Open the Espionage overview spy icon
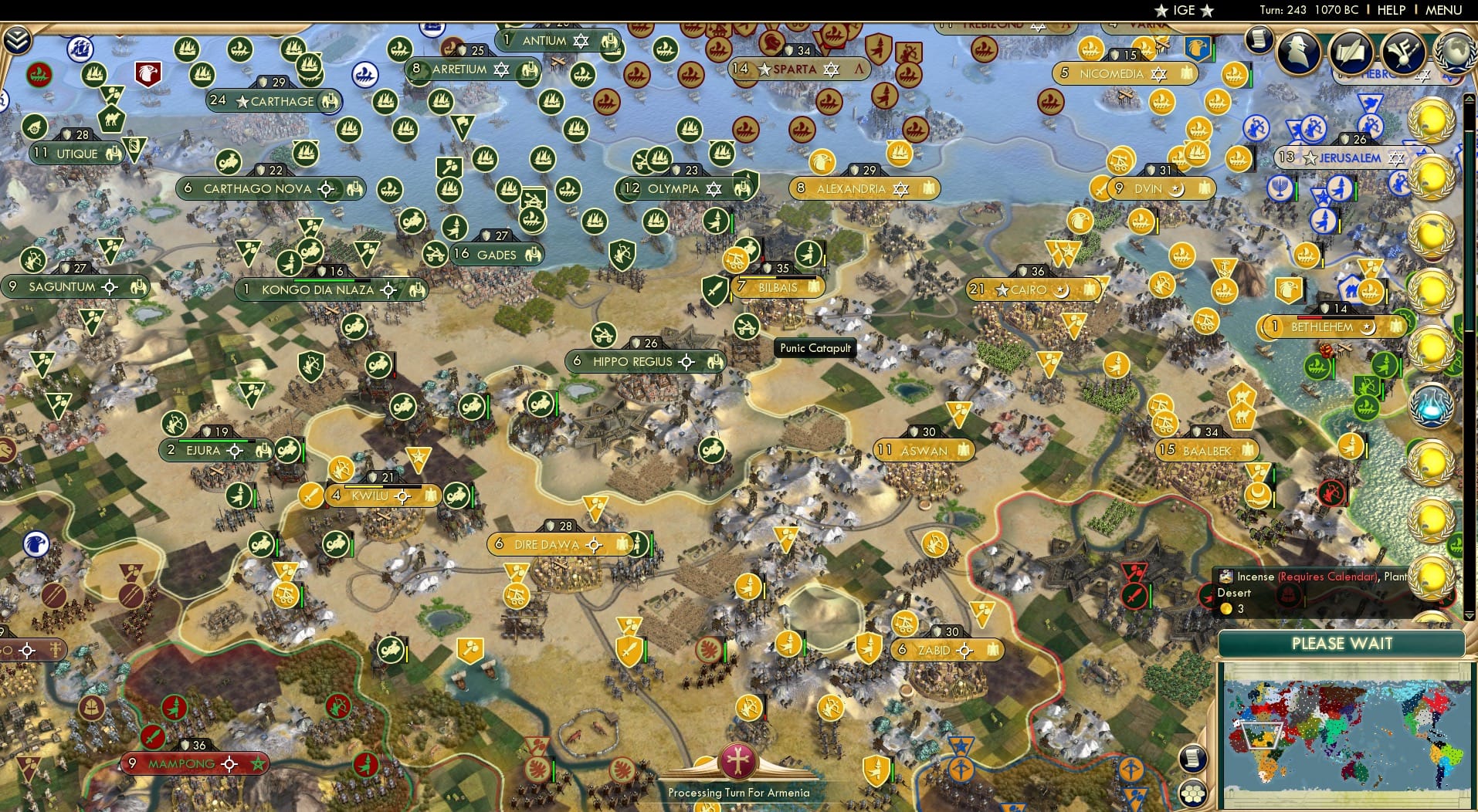The height and width of the screenshot is (812, 1478). (1300, 51)
